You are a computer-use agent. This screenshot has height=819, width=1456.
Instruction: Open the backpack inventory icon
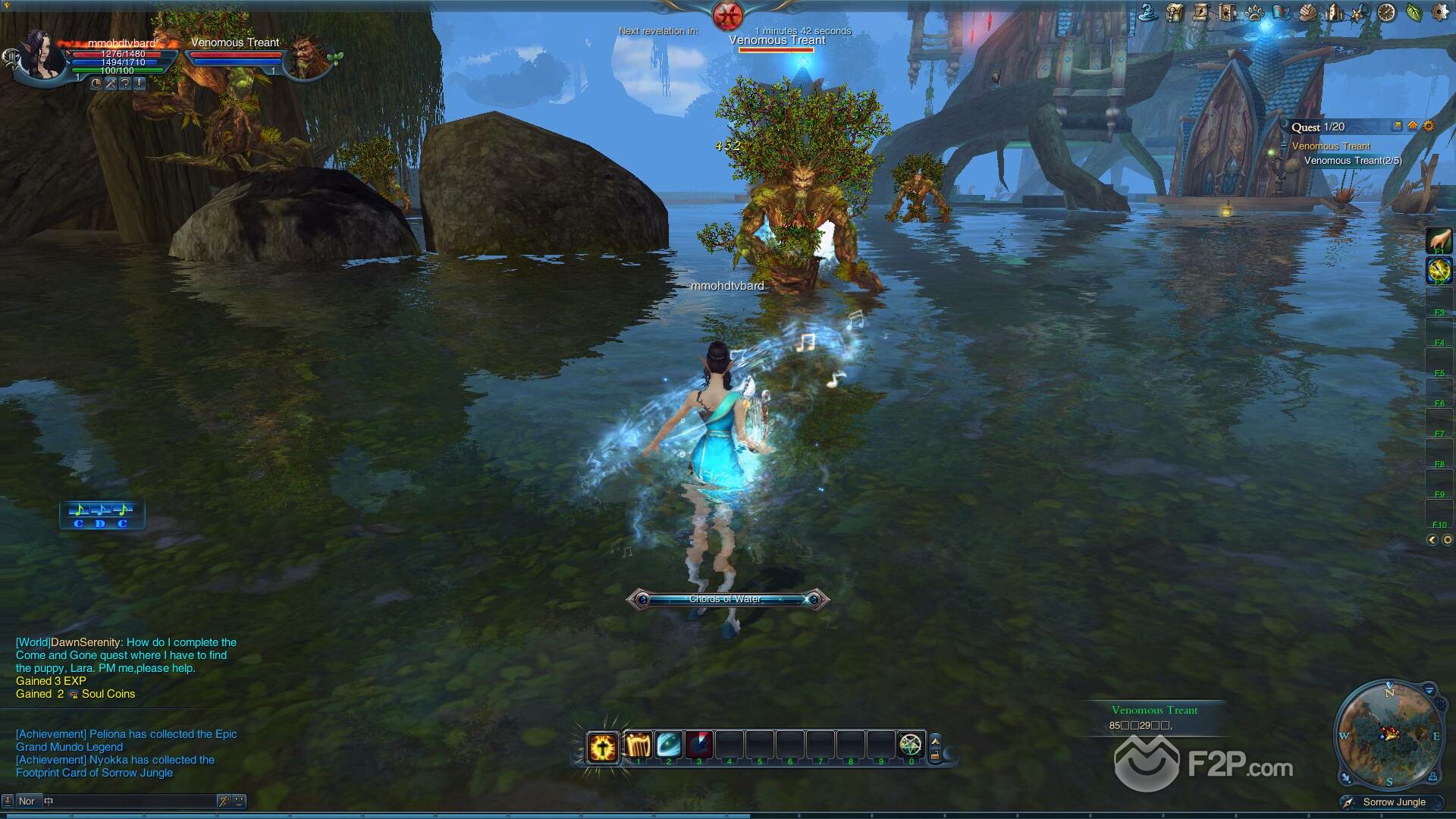tap(1175, 12)
